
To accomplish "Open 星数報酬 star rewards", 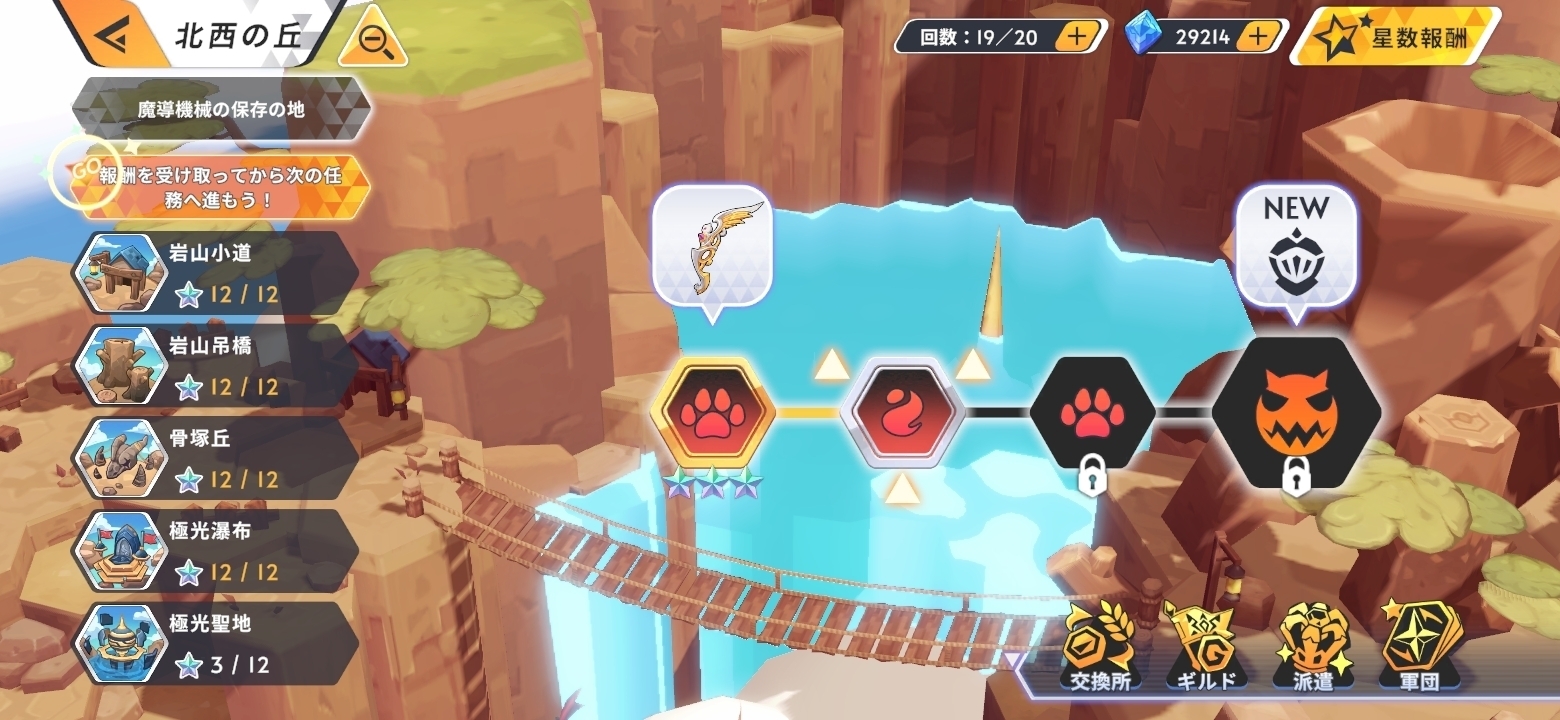I will coord(1394,38).
